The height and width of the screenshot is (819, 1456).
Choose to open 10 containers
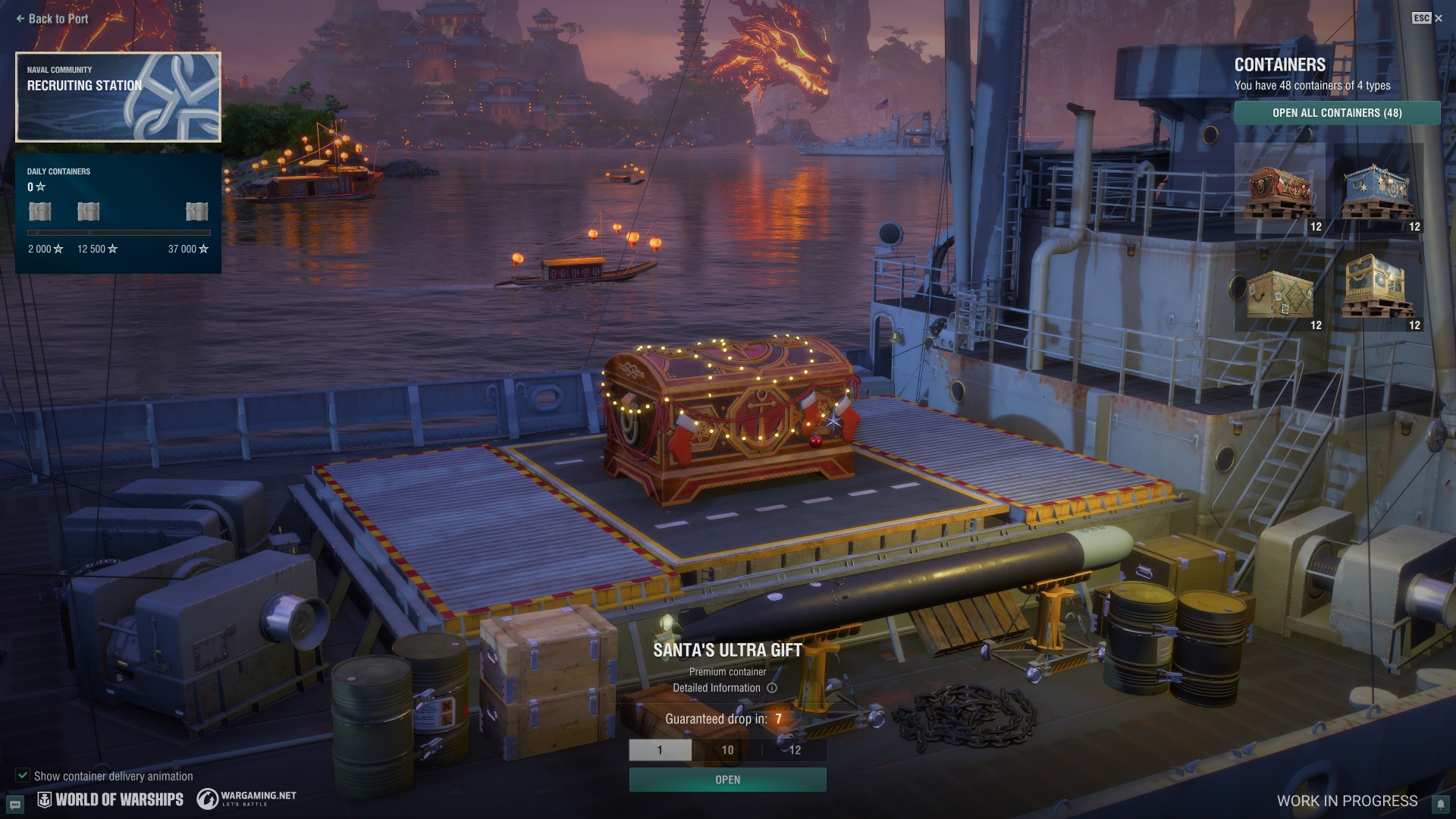tap(727, 750)
